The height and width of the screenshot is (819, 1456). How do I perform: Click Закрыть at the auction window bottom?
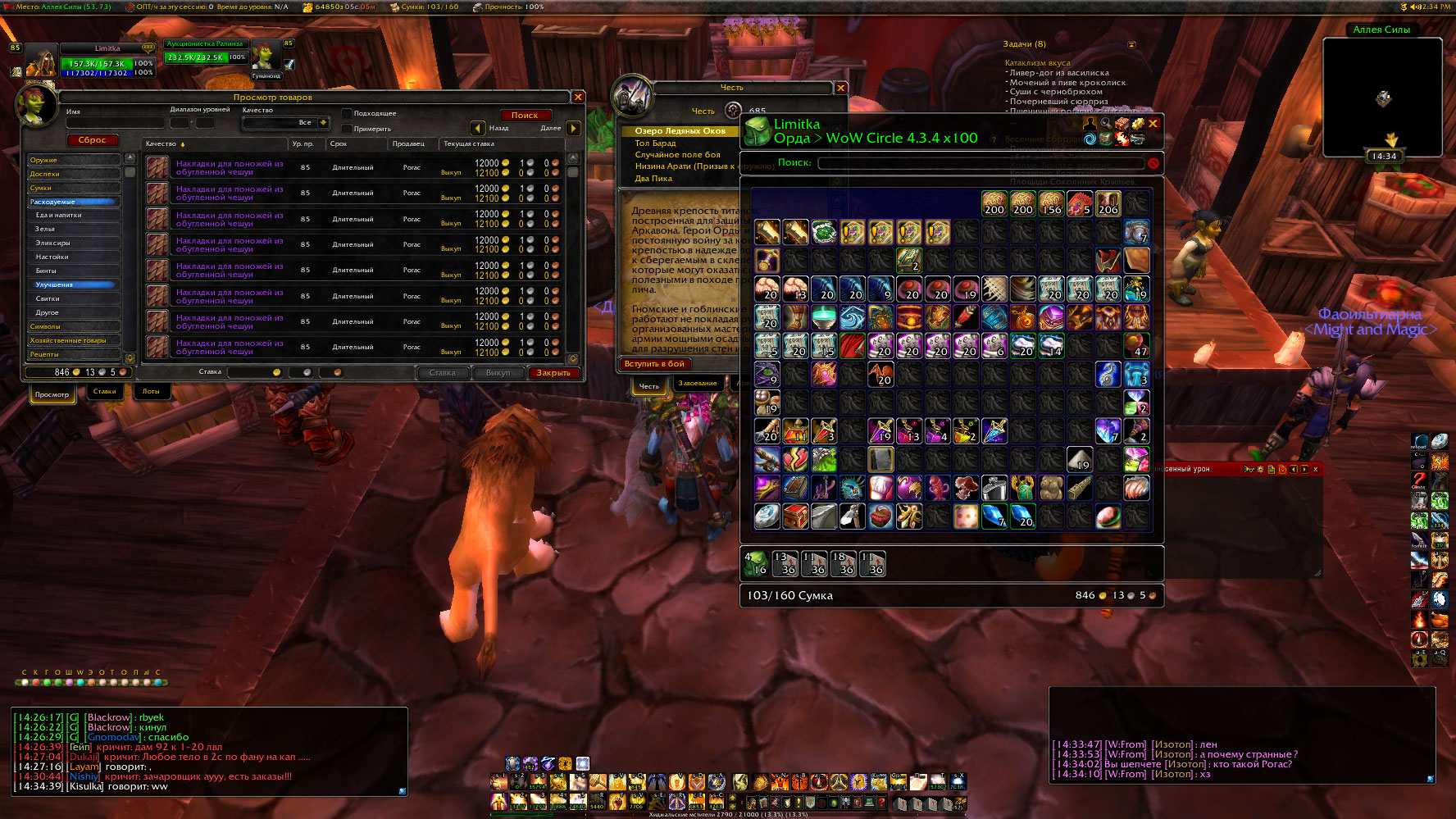click(x=553, y=373)
